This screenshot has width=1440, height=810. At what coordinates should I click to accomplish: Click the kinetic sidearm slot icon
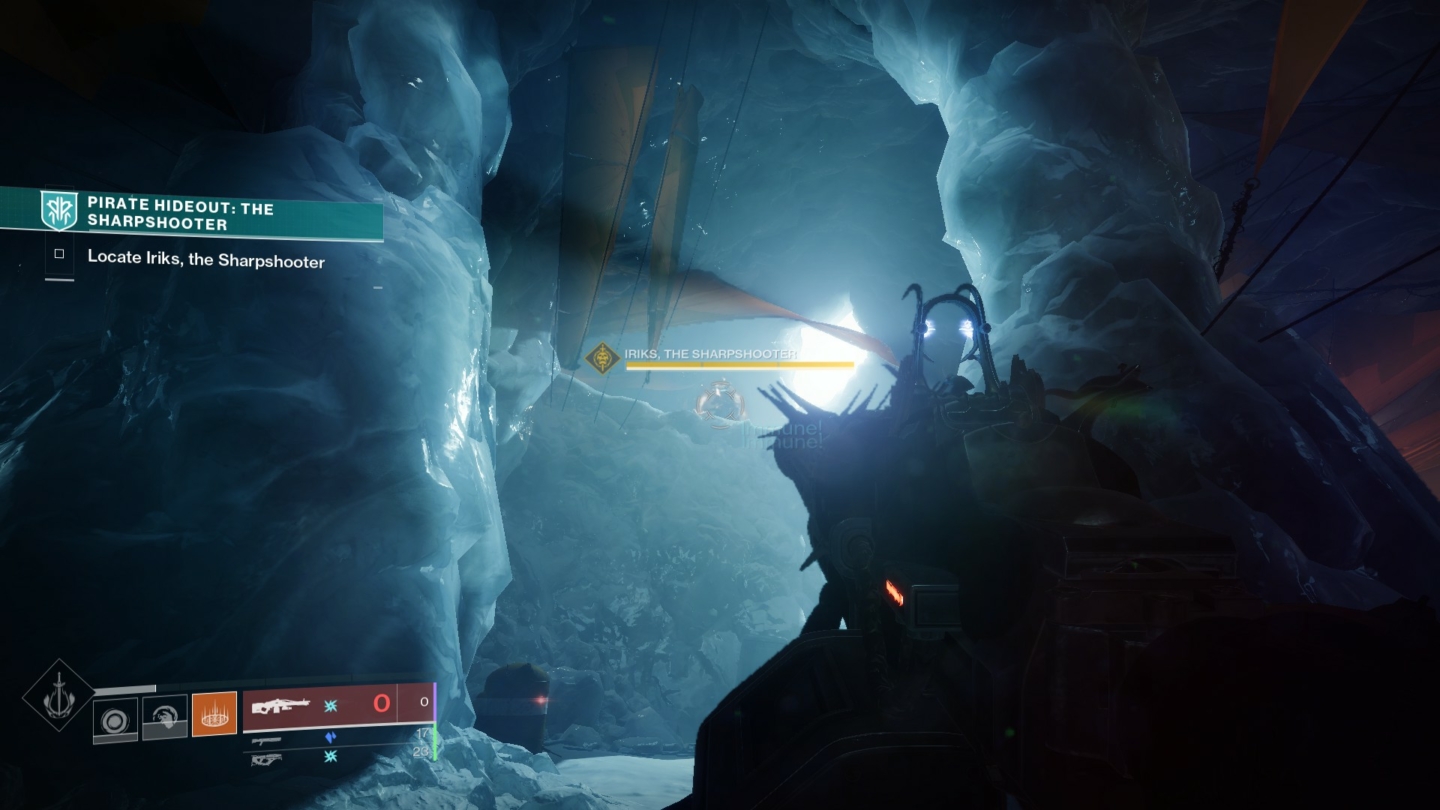[267, 740]
